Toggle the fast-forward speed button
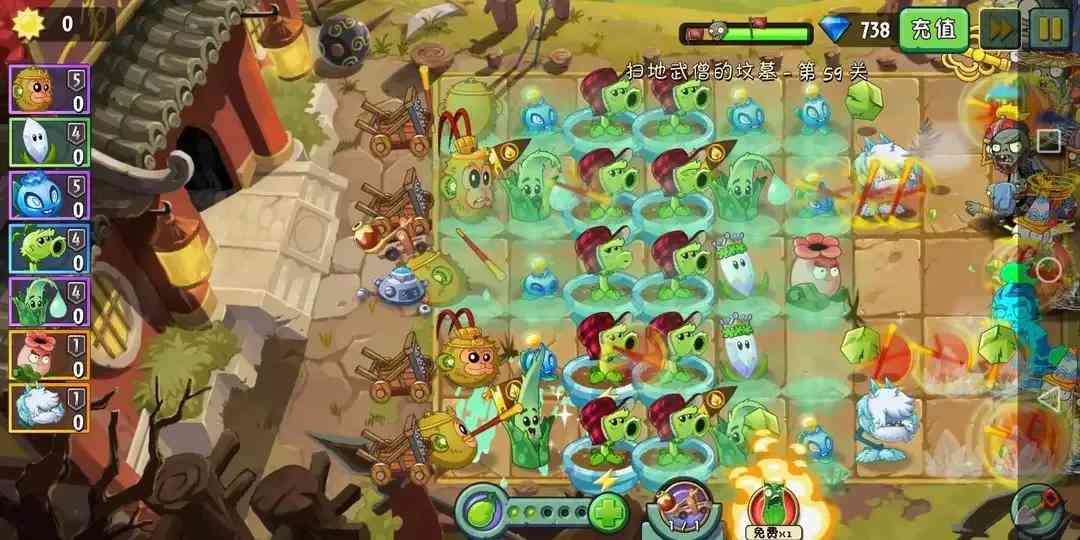The height and width of the screenshot is (540, 1080). (999, 29)
